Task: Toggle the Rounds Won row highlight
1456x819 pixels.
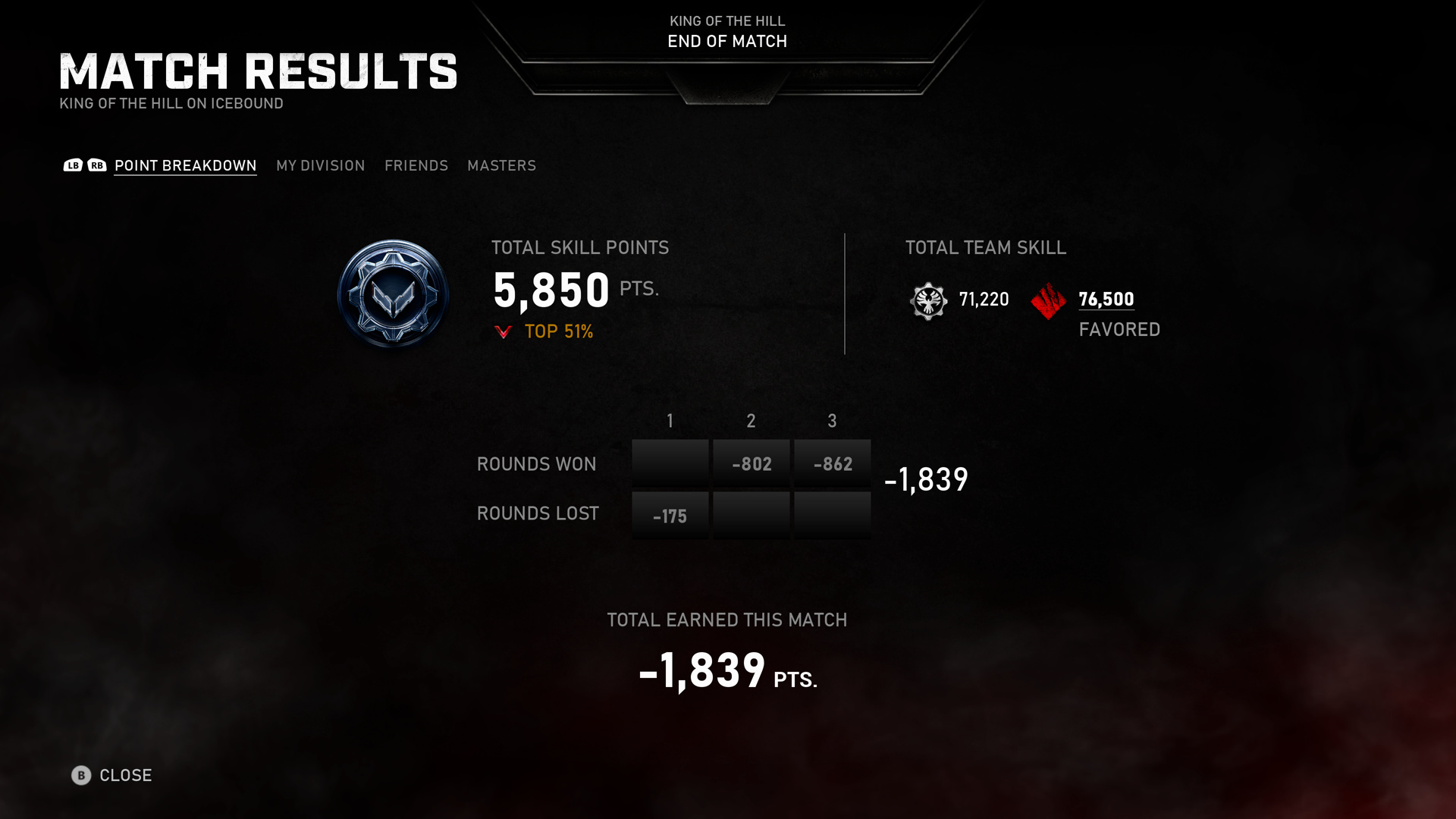Action: coord(536,463)
